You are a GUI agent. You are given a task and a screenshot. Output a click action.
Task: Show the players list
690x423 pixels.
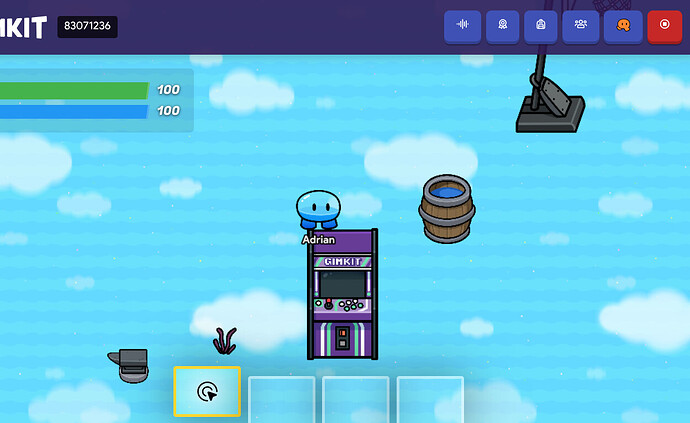(x=581, y=25)
